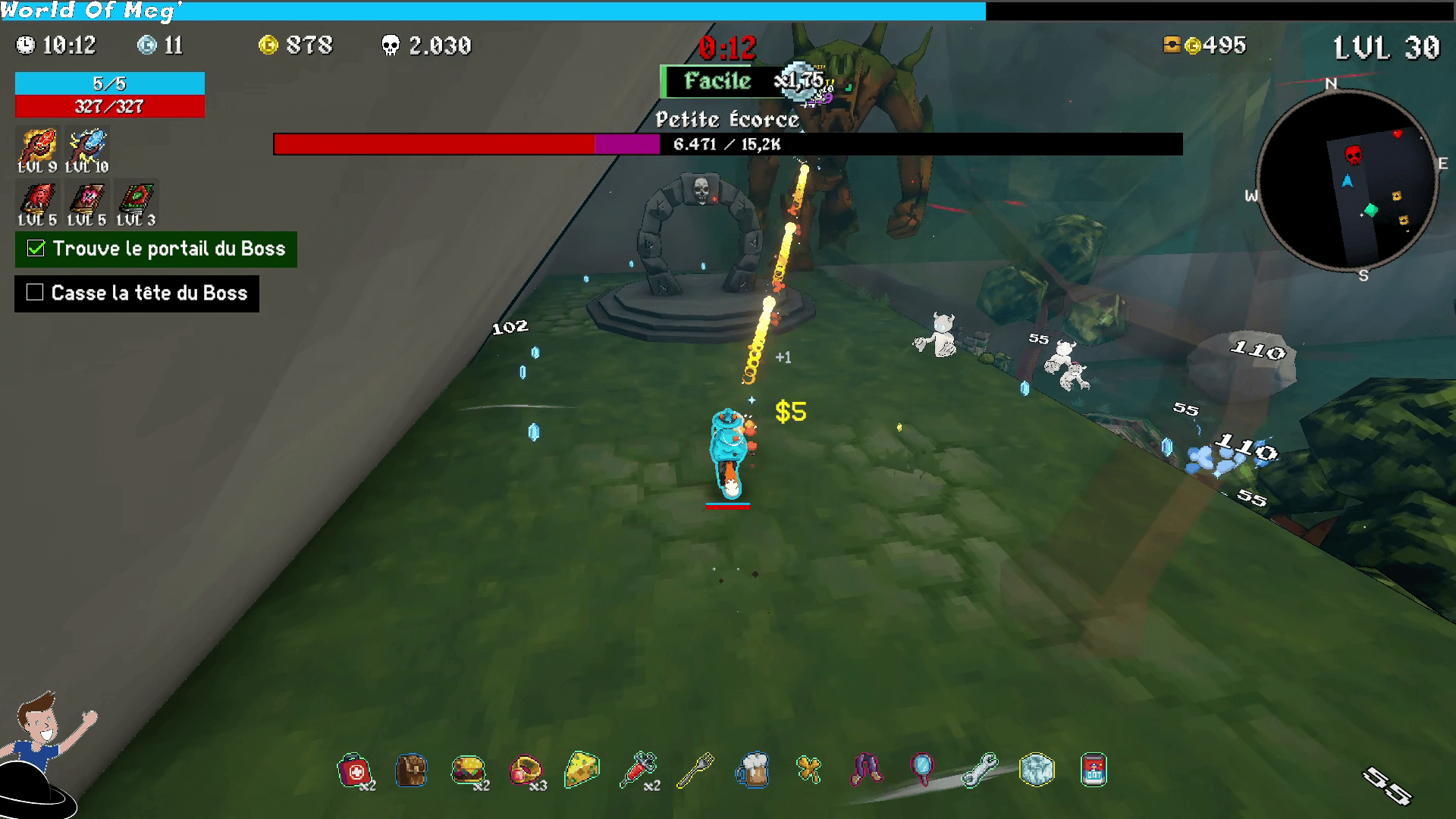Select the gold ring with red gem
1456x819 pixels.
click(526, 770)
